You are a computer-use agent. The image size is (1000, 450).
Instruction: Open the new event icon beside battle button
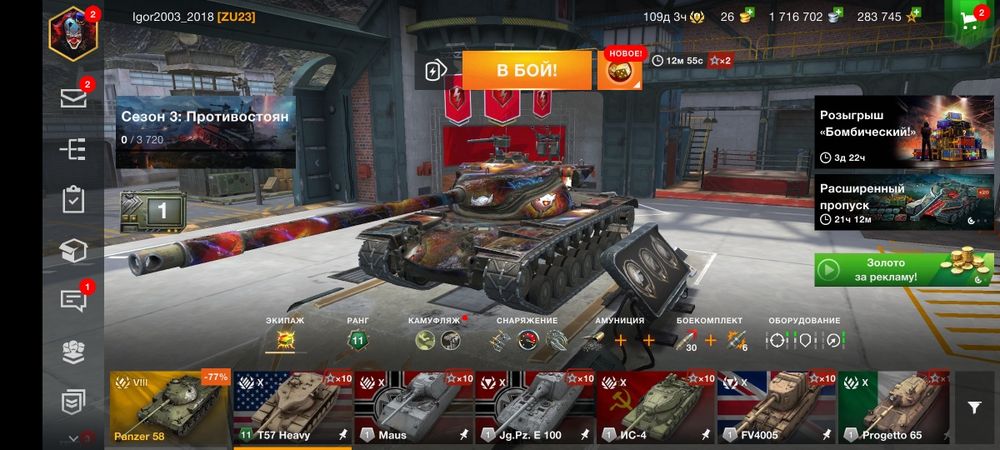(x=621, y=70)
